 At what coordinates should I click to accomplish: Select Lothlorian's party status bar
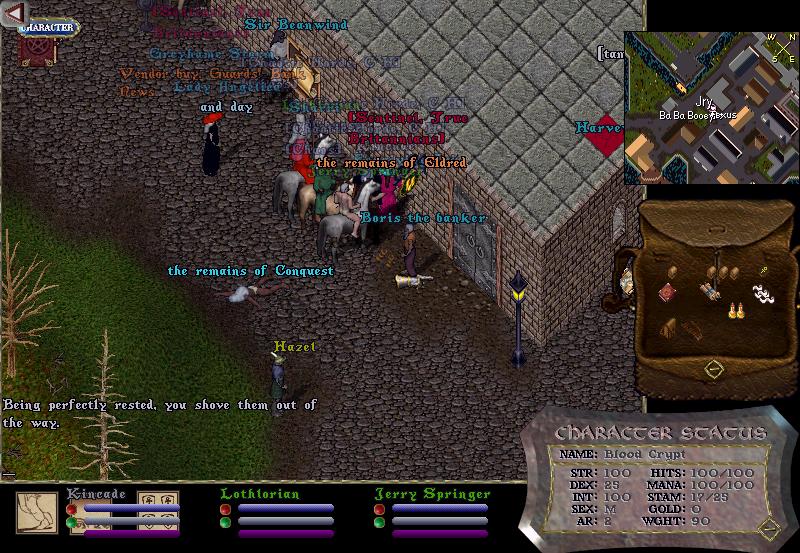click(285, 508)
